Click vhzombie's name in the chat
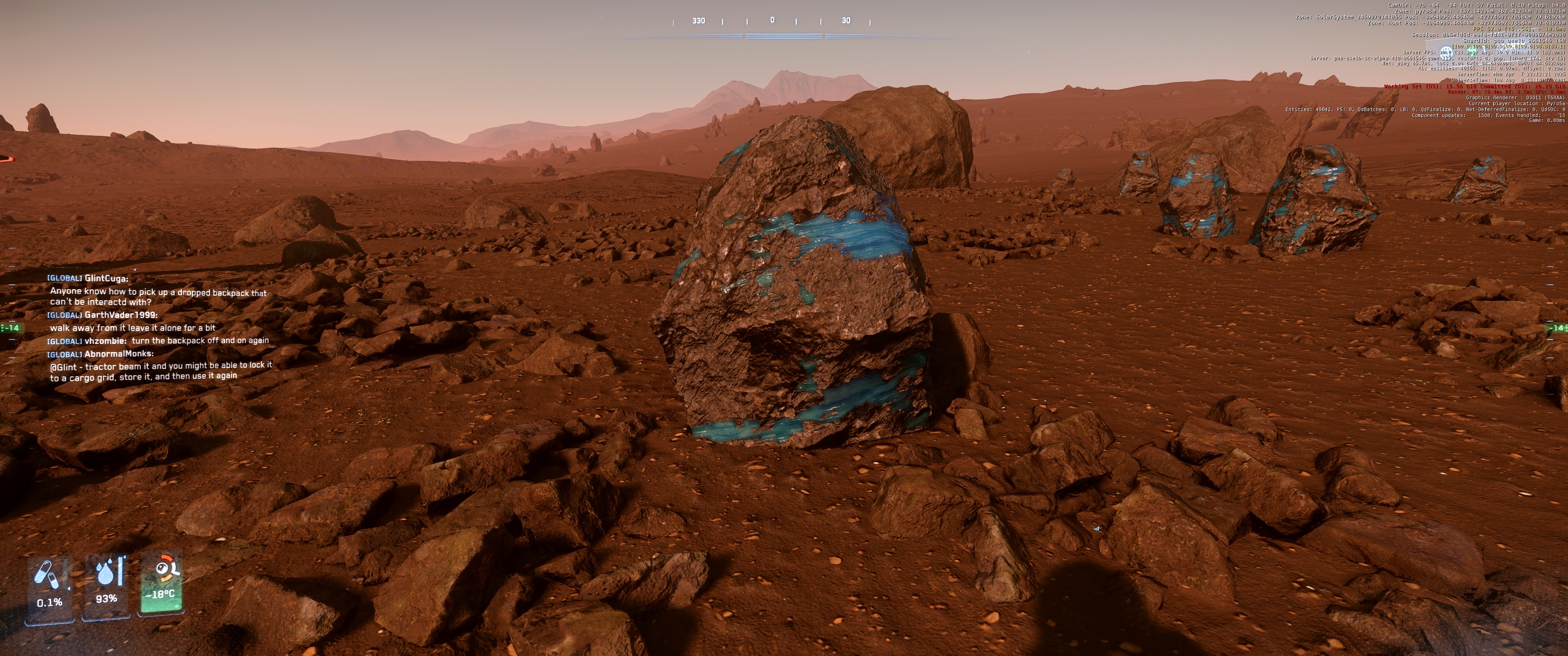Viewport: 1568px width, 656px height. click(x=105, y=341)
